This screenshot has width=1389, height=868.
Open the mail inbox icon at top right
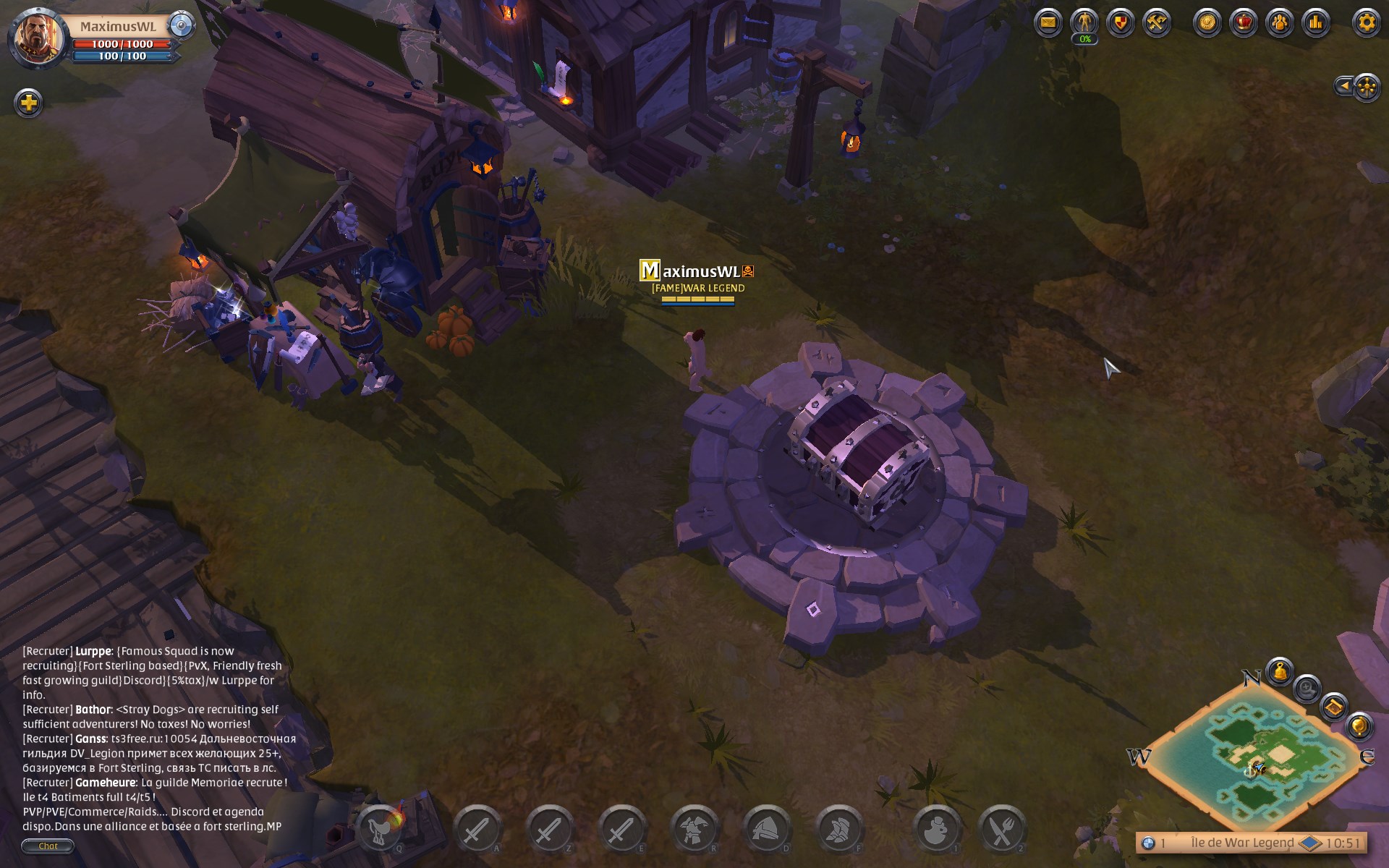[1049, 22]
